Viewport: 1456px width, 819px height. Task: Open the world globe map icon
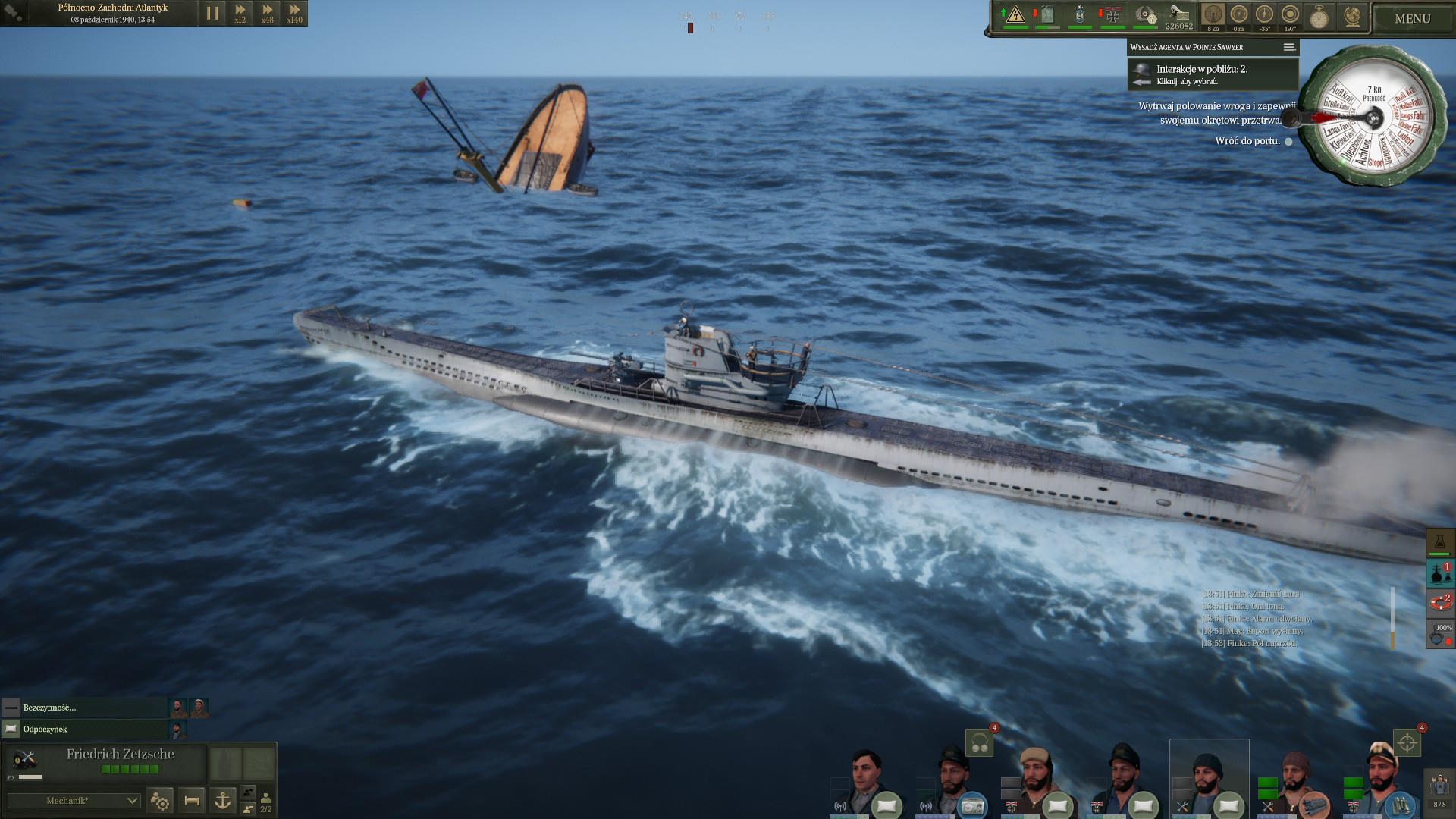tap(1352, 17)
